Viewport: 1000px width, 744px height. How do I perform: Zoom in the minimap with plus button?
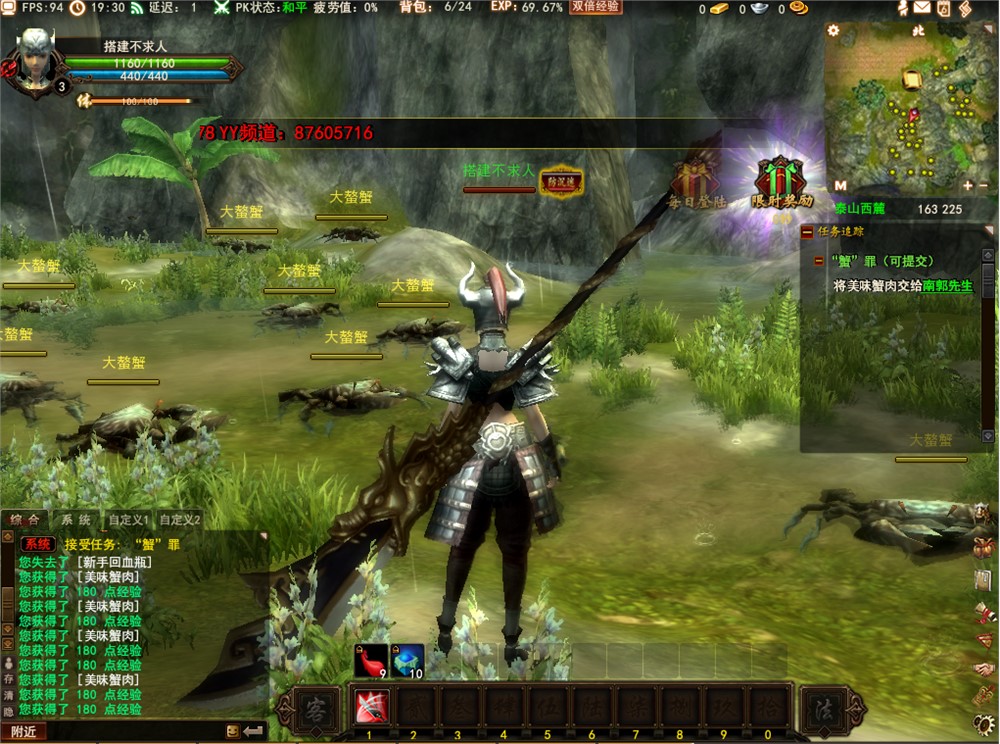pos(968,186)
